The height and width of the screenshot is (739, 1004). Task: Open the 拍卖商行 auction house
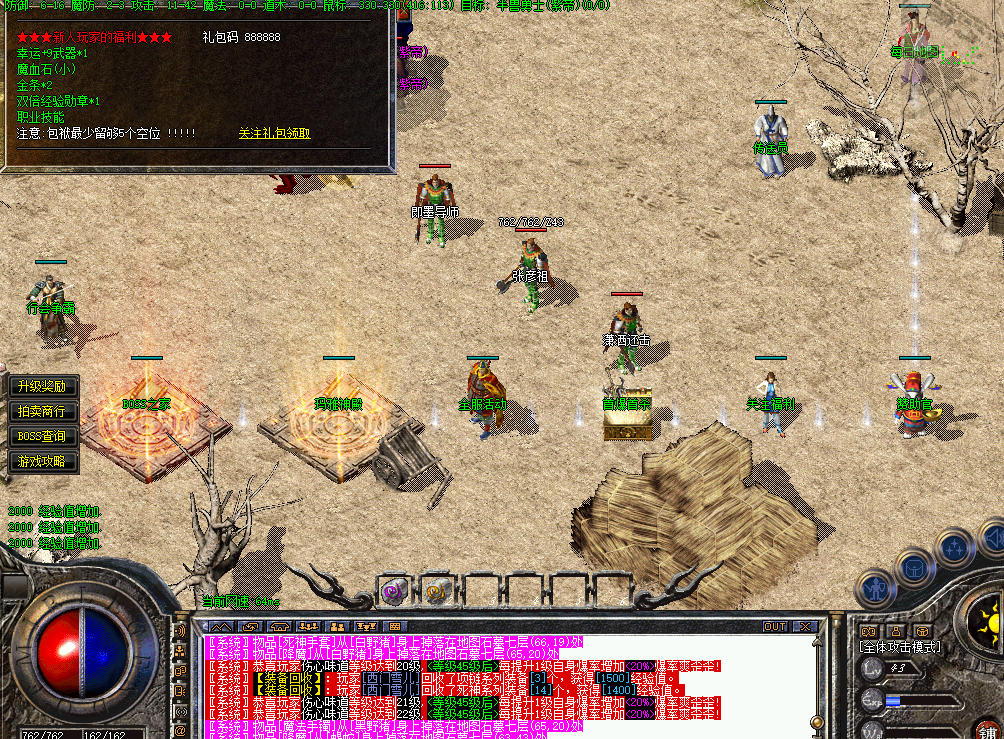tap(41, 411)
